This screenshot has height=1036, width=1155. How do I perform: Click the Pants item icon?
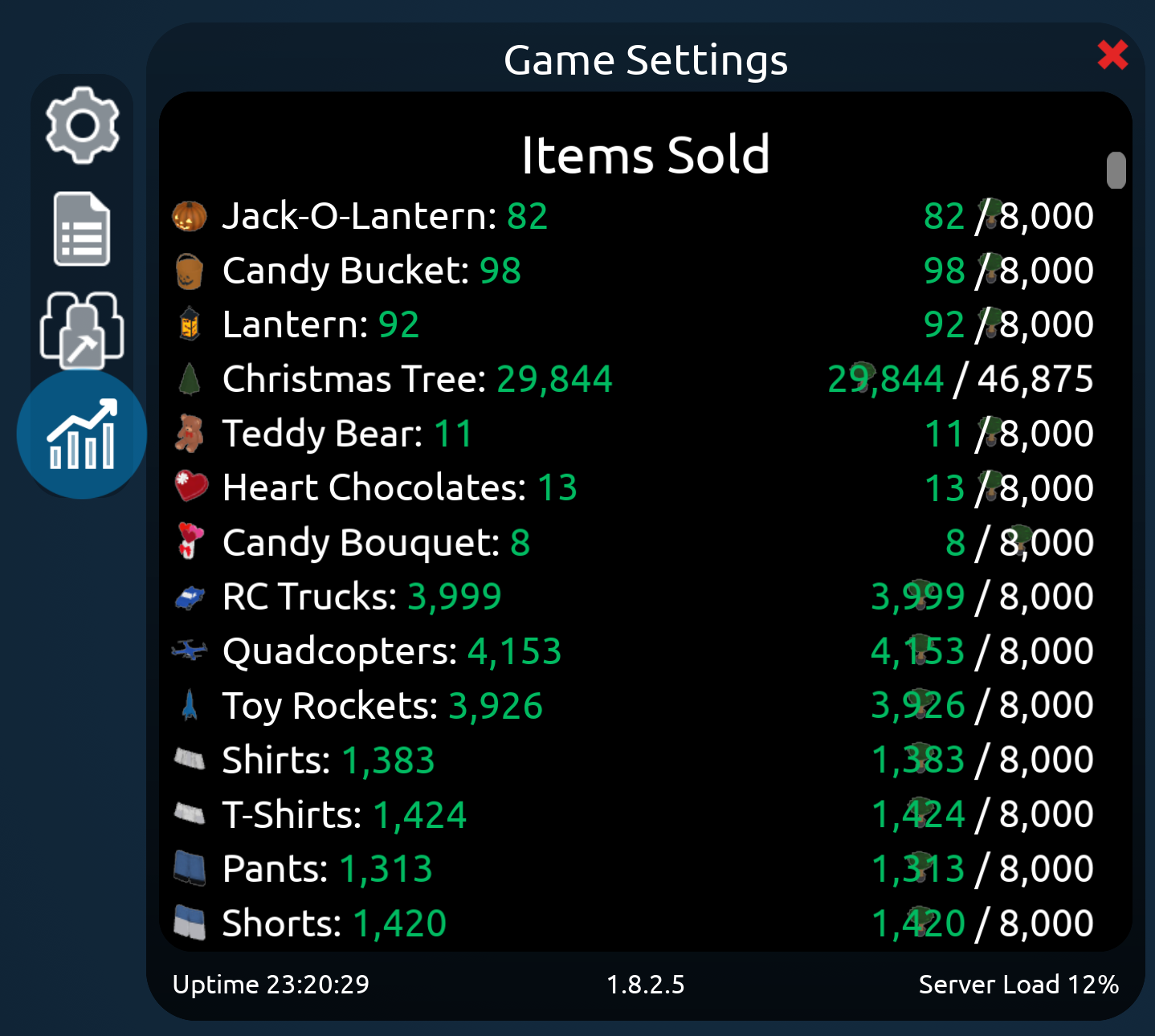click(191, 869)
